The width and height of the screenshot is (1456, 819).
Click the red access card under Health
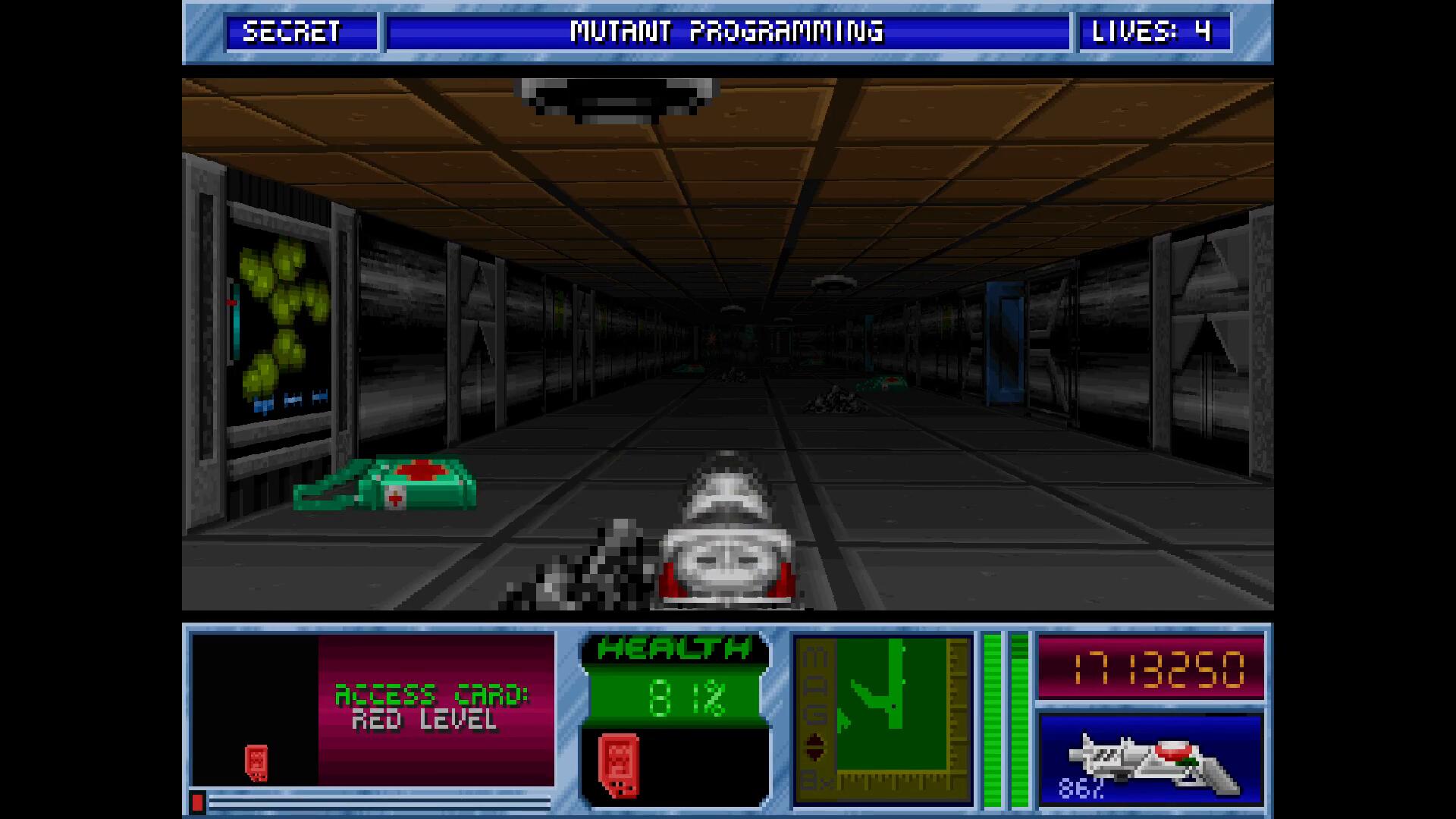pos(619,765)
